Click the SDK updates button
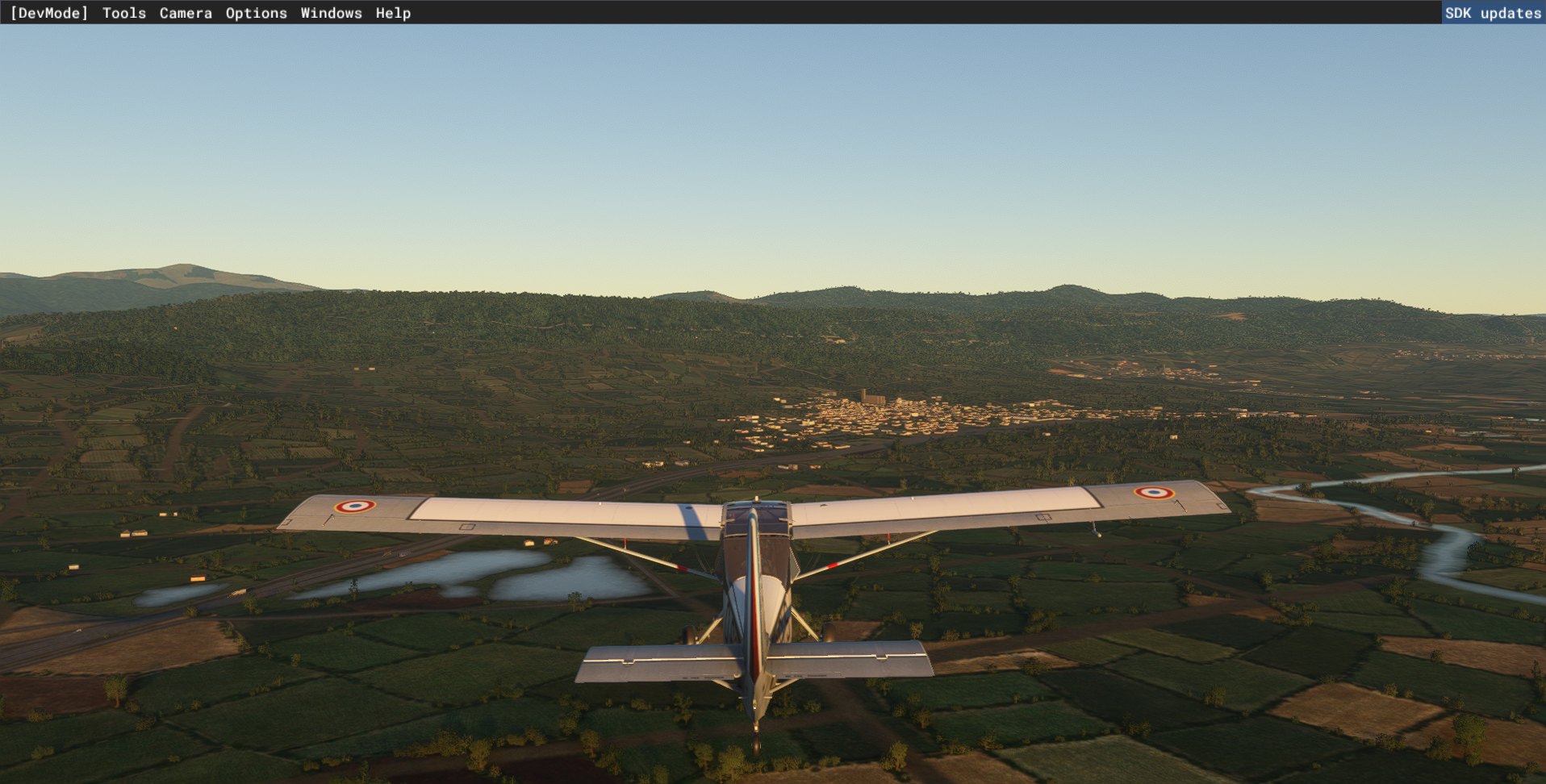 tap(1493, 13)
